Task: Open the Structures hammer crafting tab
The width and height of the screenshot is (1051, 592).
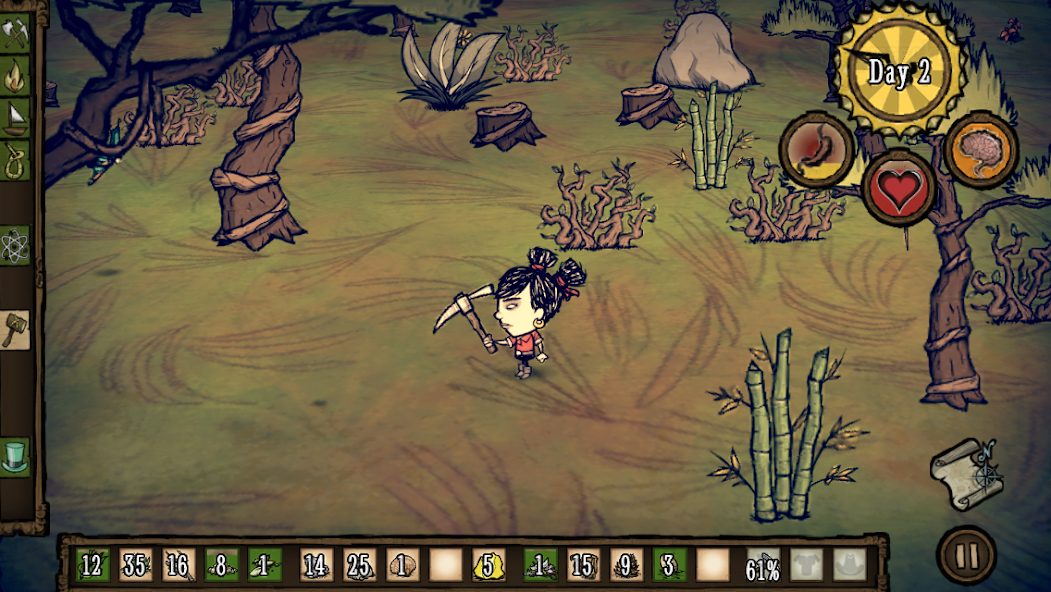Action: (15, 330)
